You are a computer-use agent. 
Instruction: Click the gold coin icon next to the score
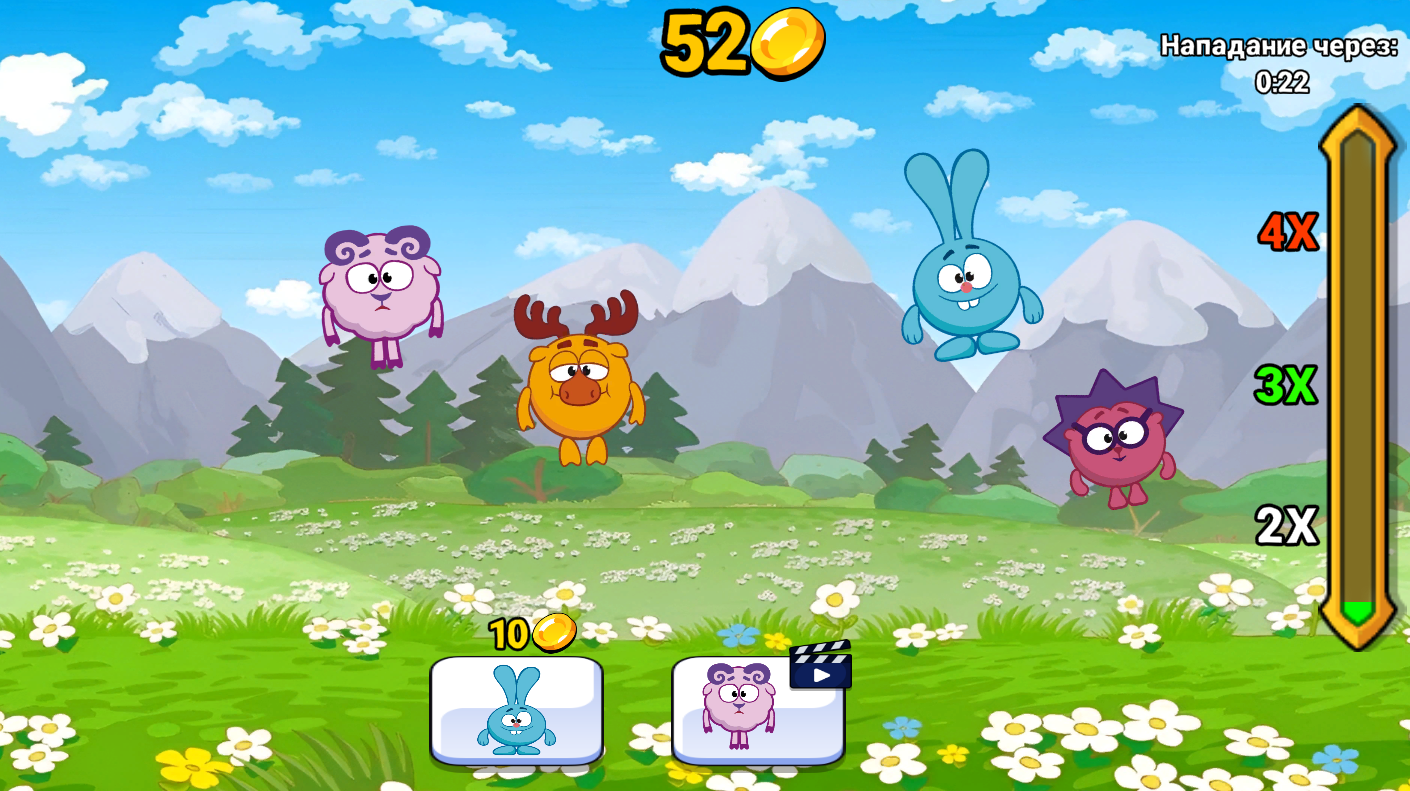pos(789,44)
